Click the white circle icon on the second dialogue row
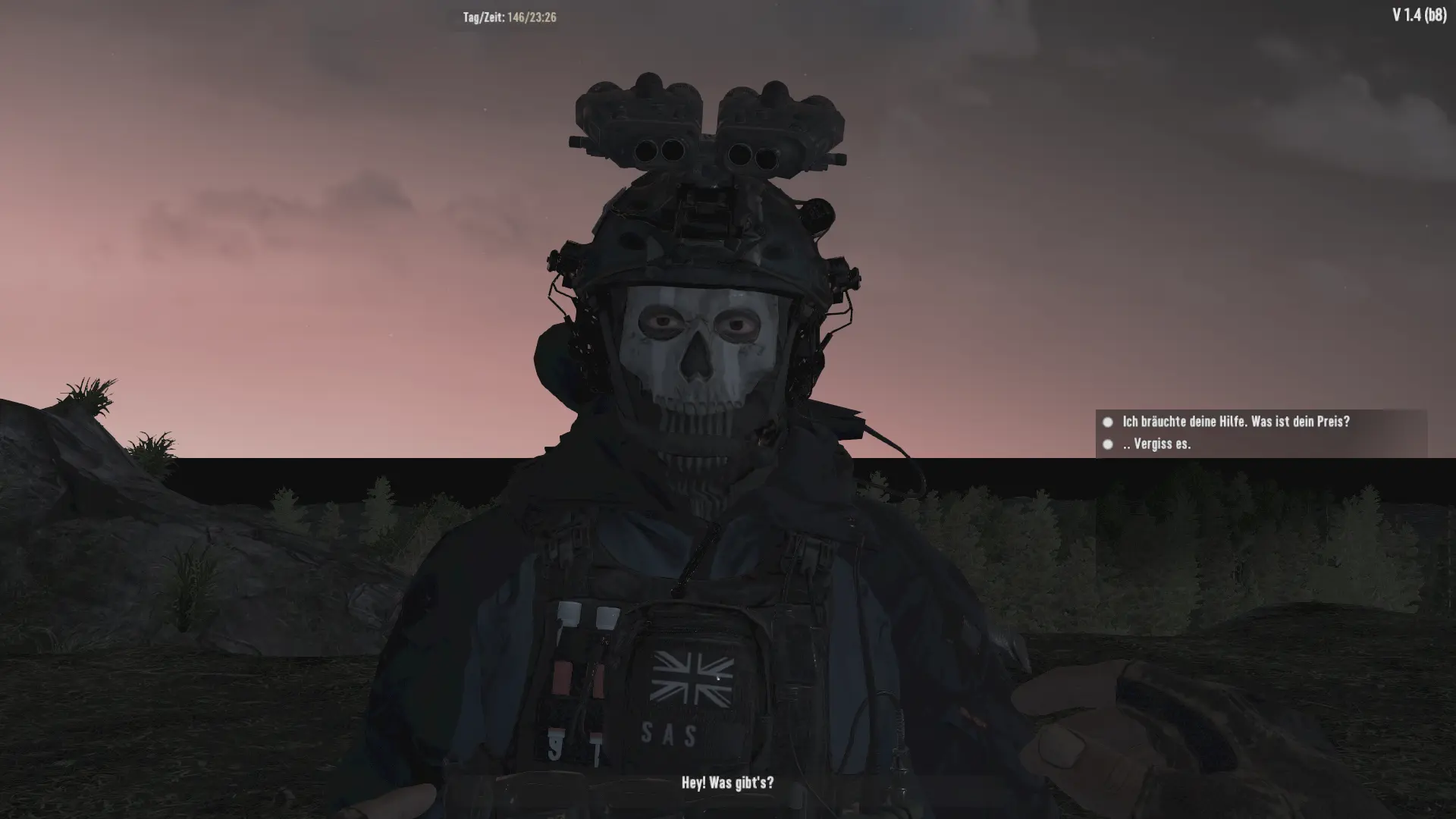This screenshot has height=819, width=1456. (1109, 445)
